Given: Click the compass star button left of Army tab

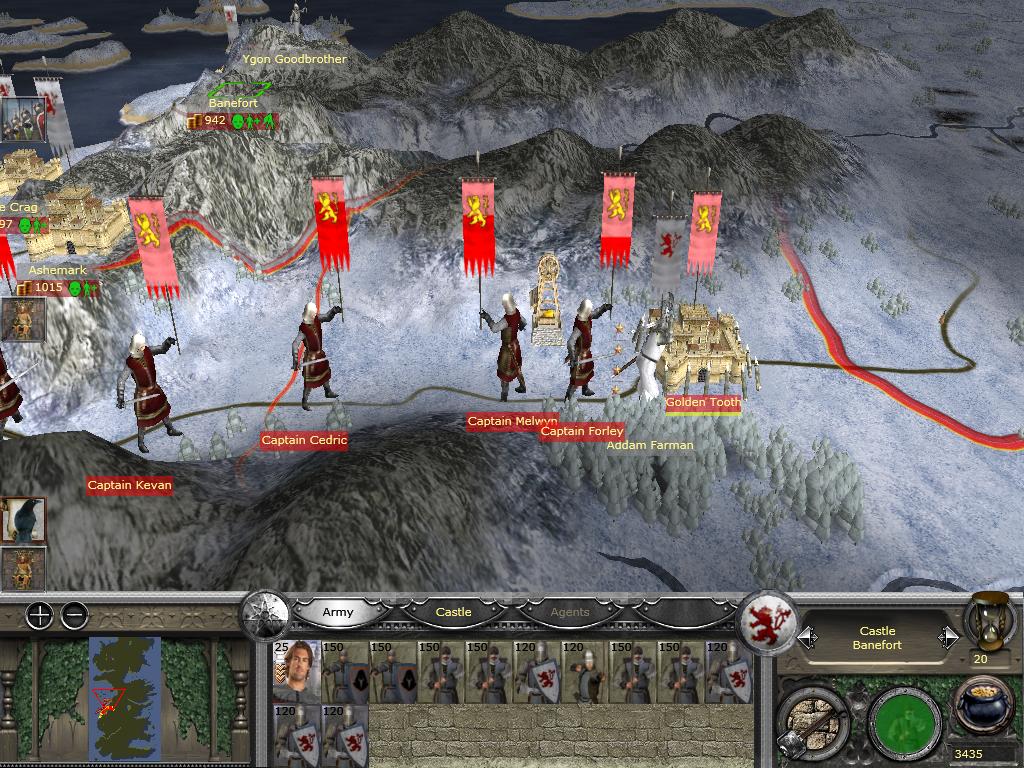Looking at the screenshot, I should point(265,612).
